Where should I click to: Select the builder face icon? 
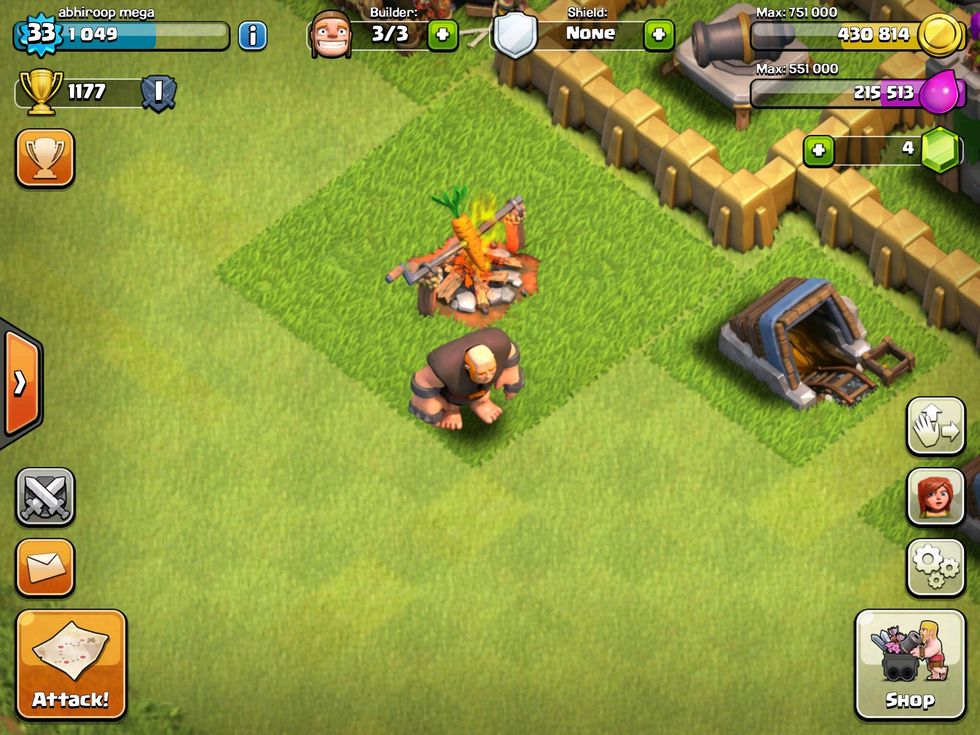(331, 35)
